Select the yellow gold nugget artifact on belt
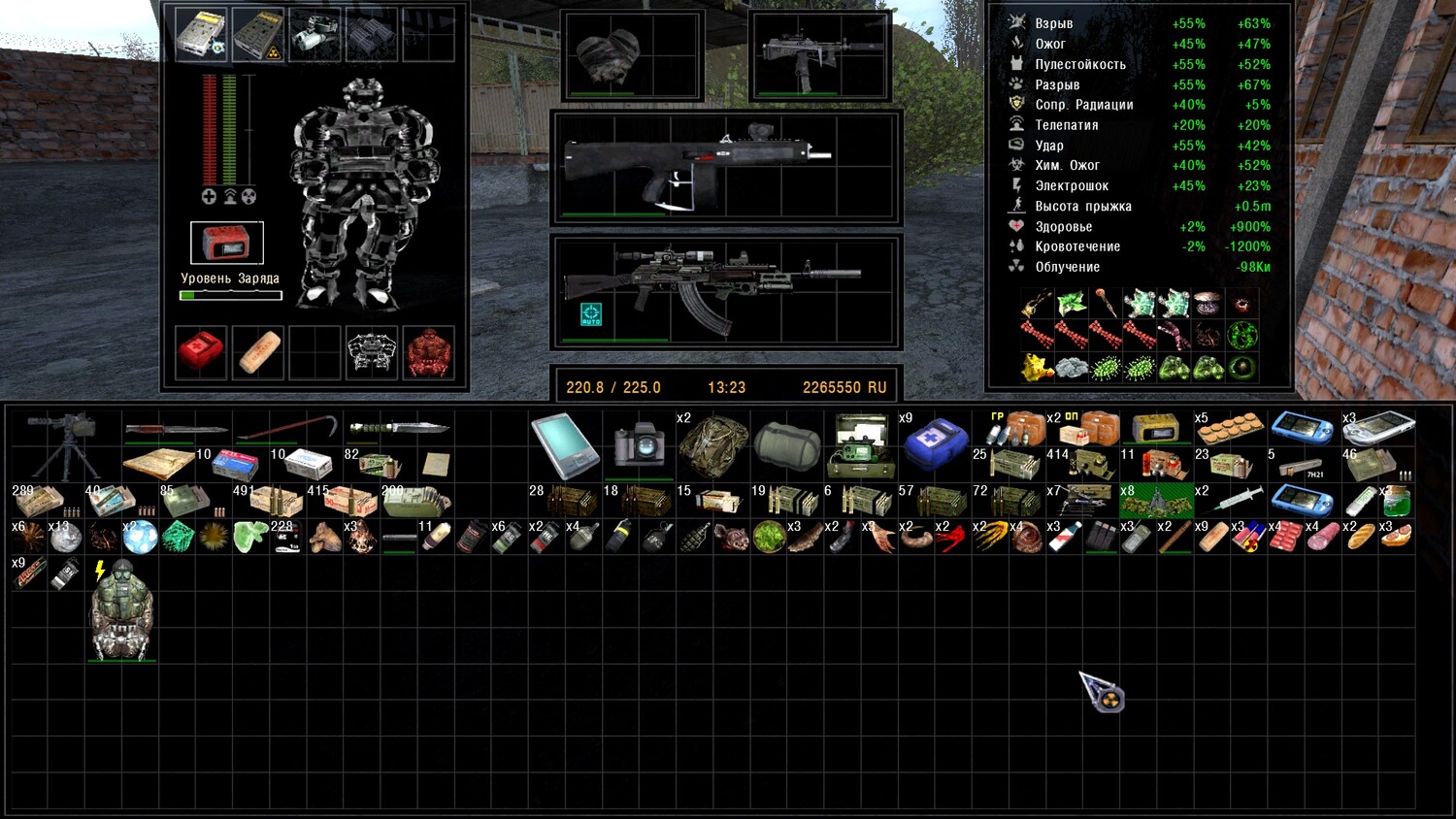The height and width of the screenshot is (819, 1456). tap(1036, 367)
